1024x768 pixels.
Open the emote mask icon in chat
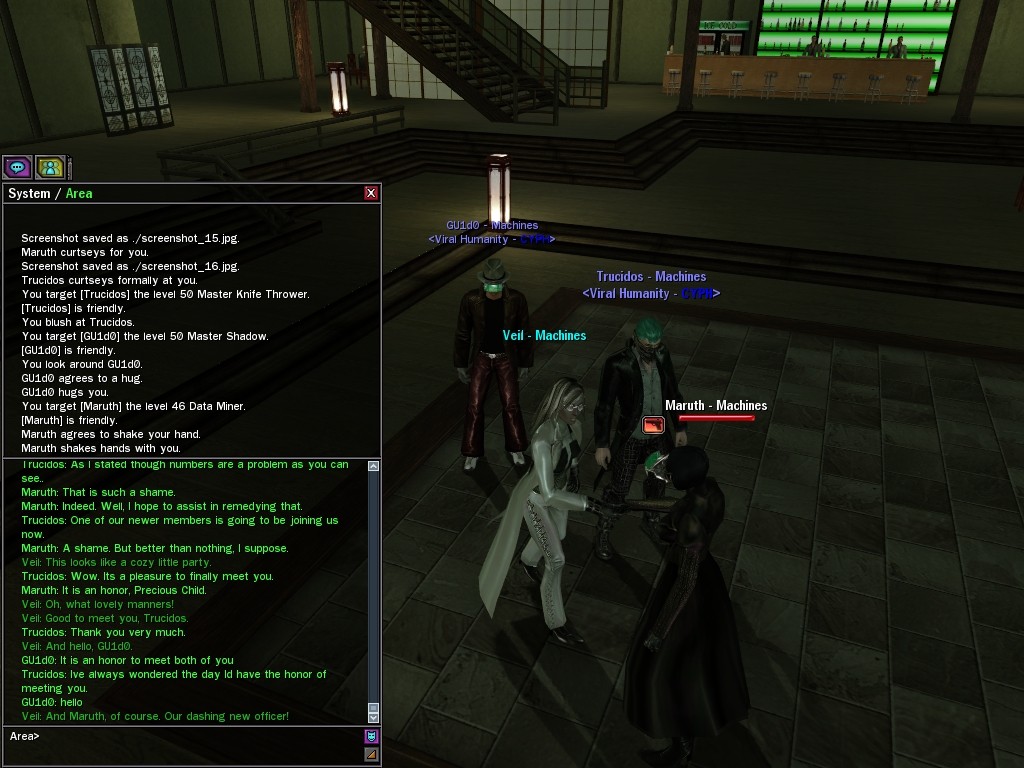(372, 737)
